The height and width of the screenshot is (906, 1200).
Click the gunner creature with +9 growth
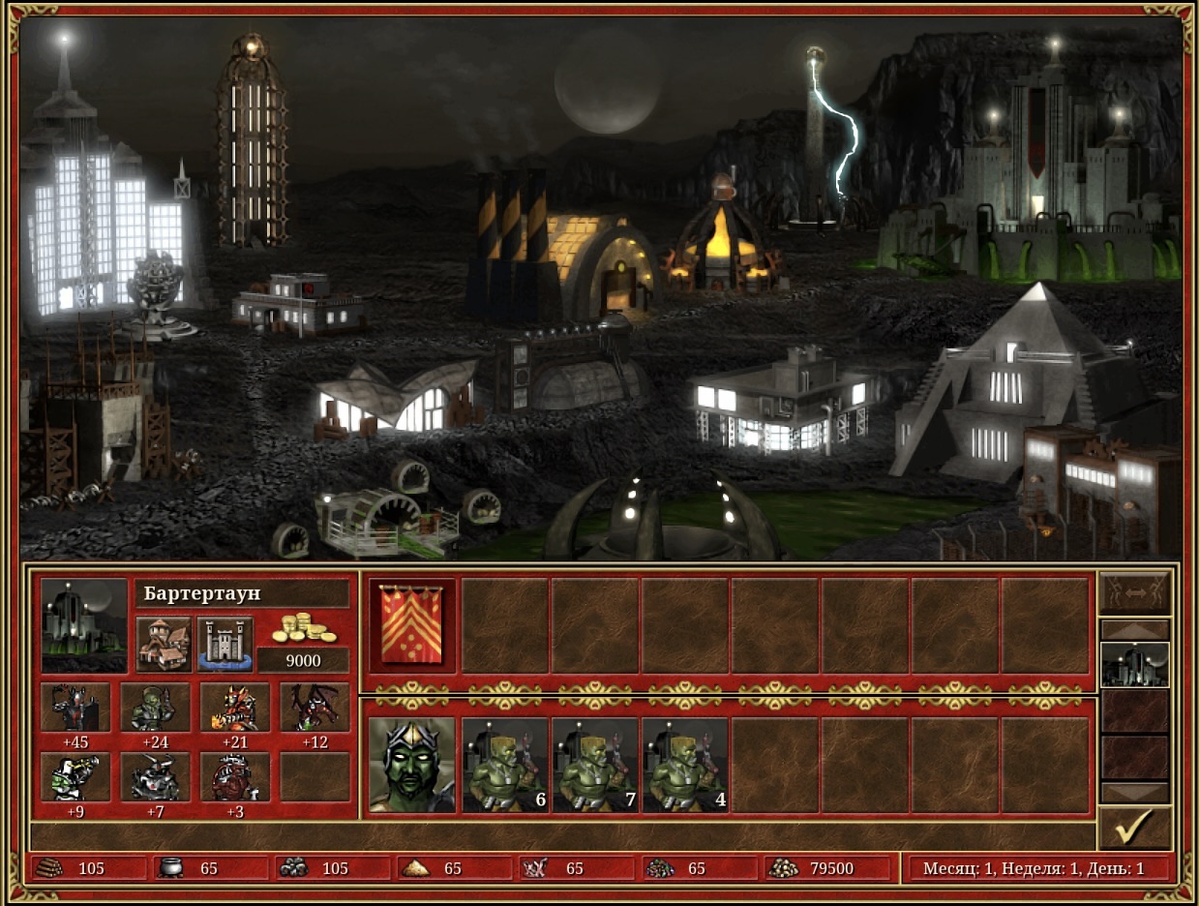[x=75, y=777]
